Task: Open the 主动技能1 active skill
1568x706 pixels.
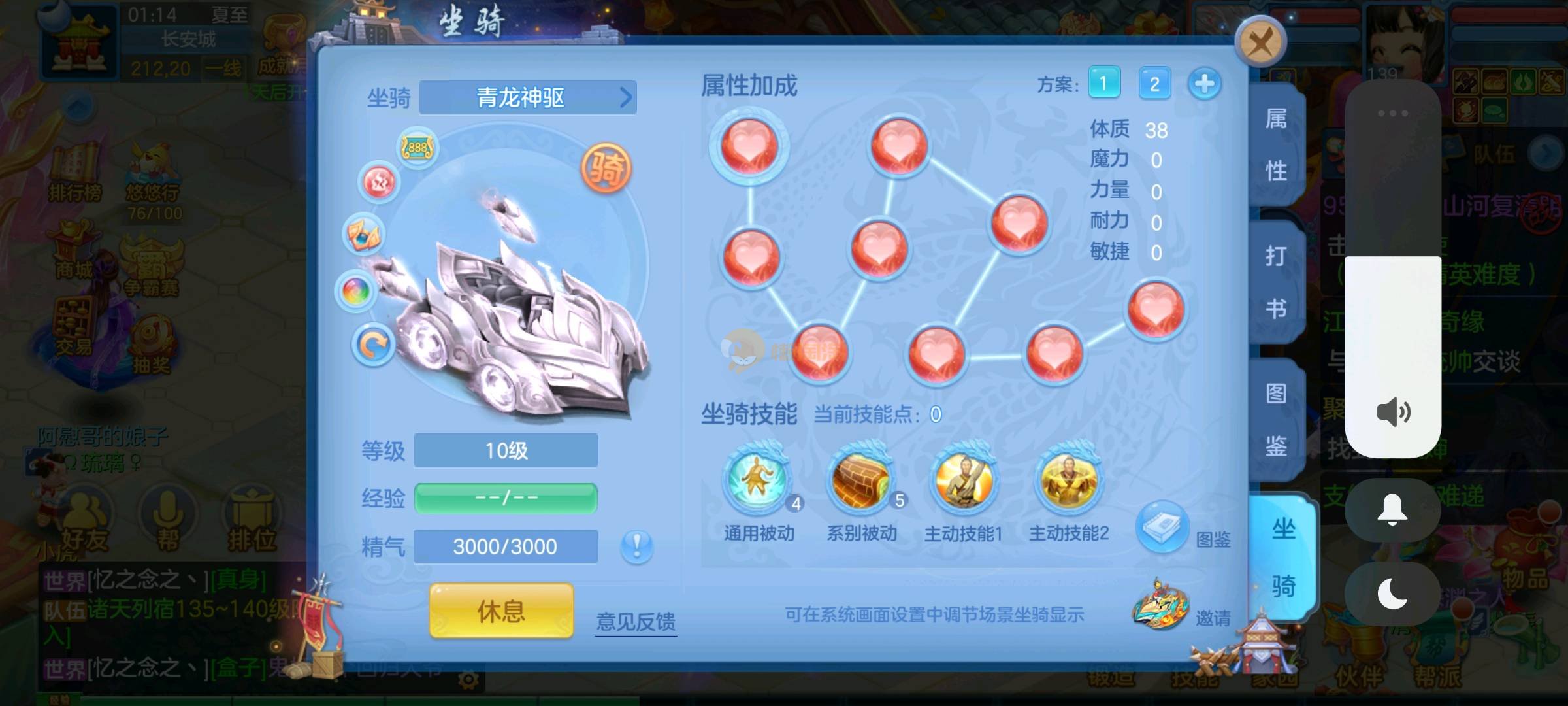Action: pos(964,480)
